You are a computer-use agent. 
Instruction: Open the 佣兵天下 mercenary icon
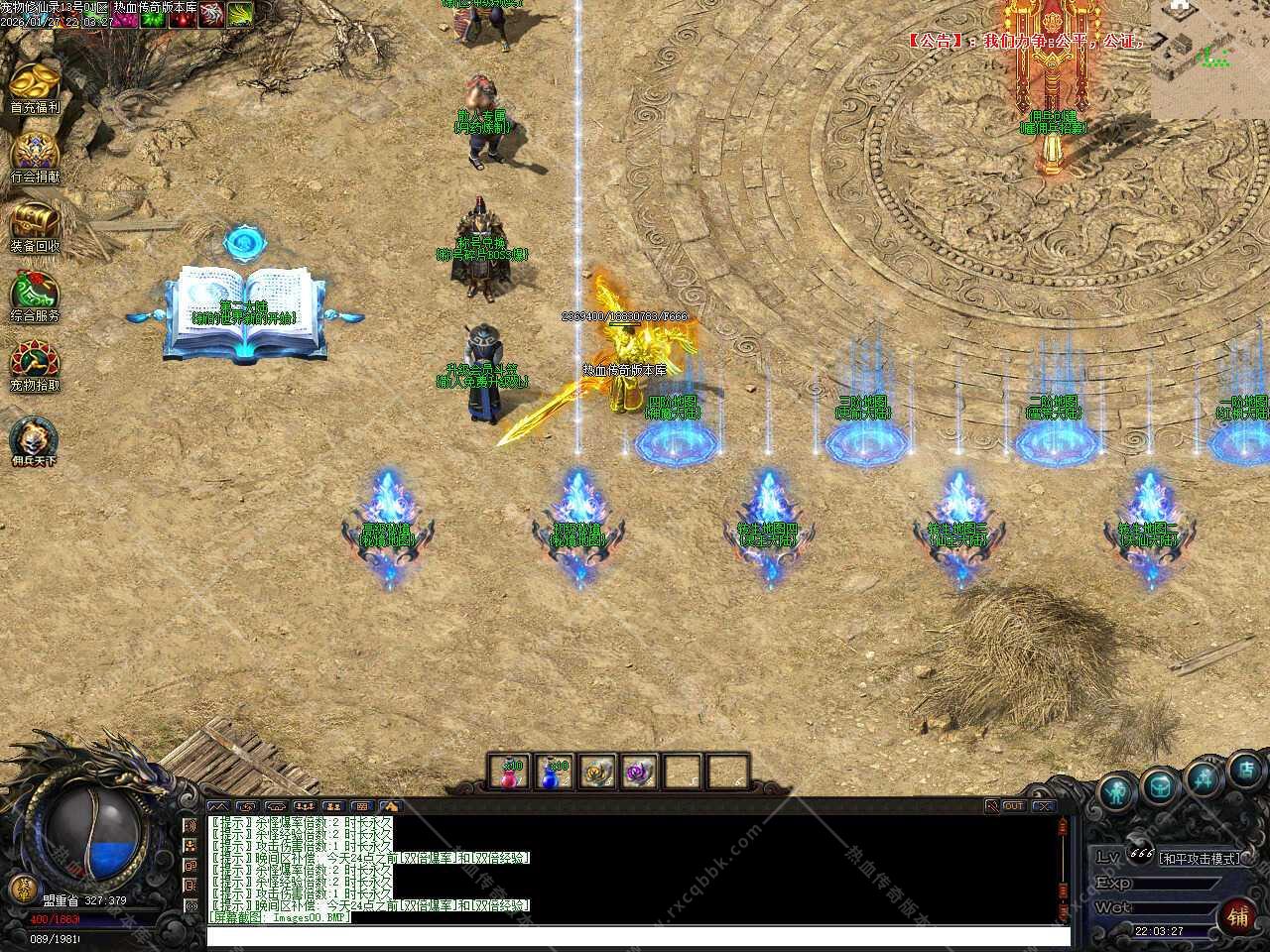point(34,436)
